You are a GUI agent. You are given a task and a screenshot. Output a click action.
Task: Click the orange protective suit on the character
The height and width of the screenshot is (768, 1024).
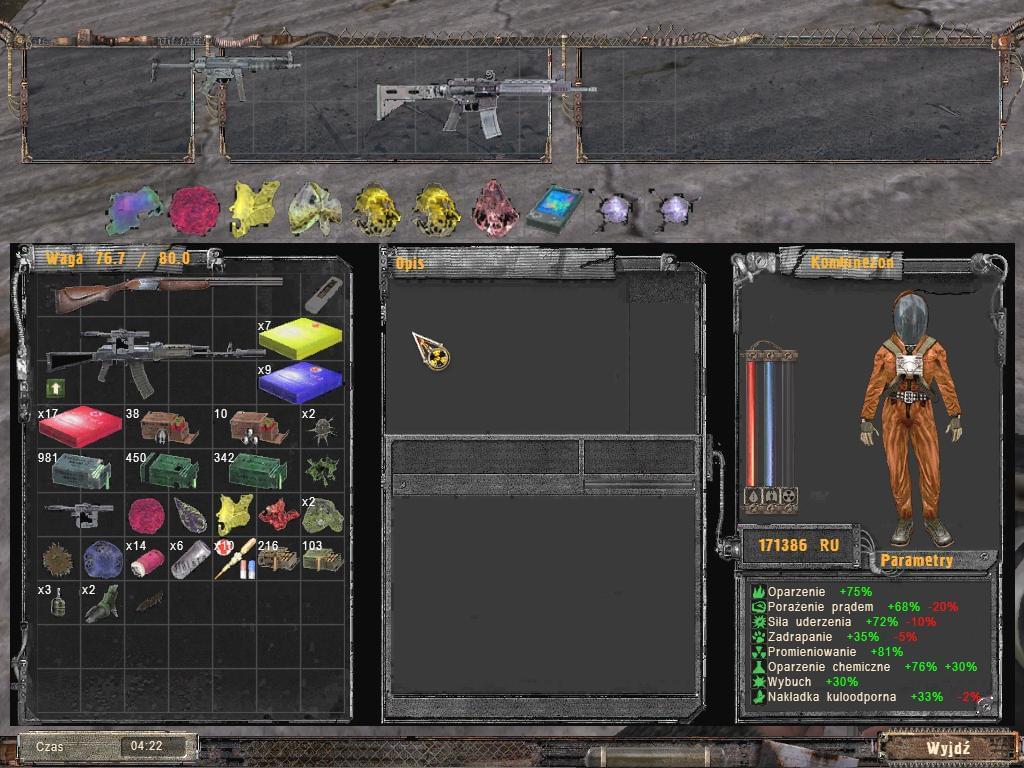(909, 420)
